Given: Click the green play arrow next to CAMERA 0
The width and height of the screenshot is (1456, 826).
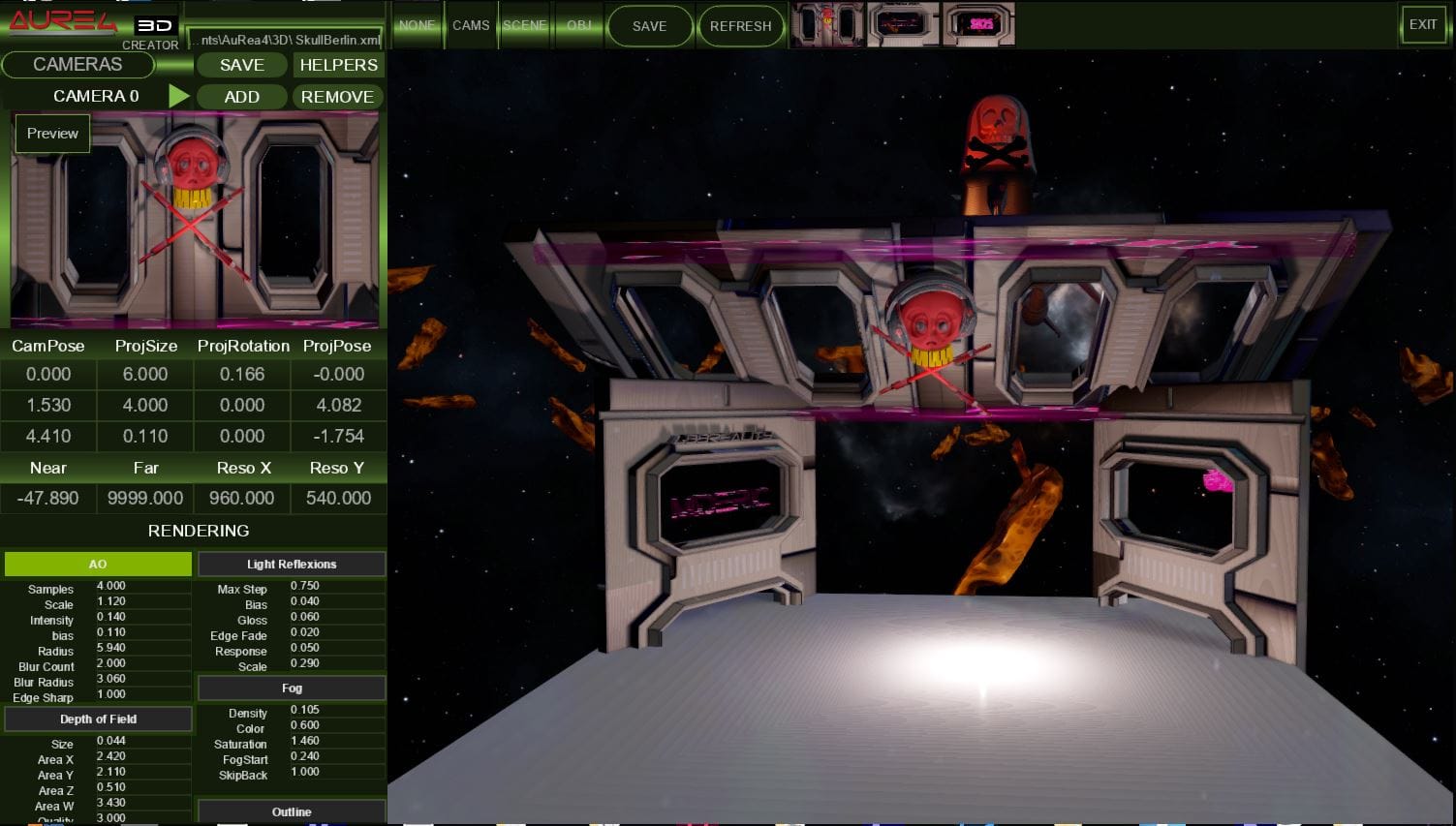Looking at the screenshot, I should pyautogui.click(x=178, y=96).
